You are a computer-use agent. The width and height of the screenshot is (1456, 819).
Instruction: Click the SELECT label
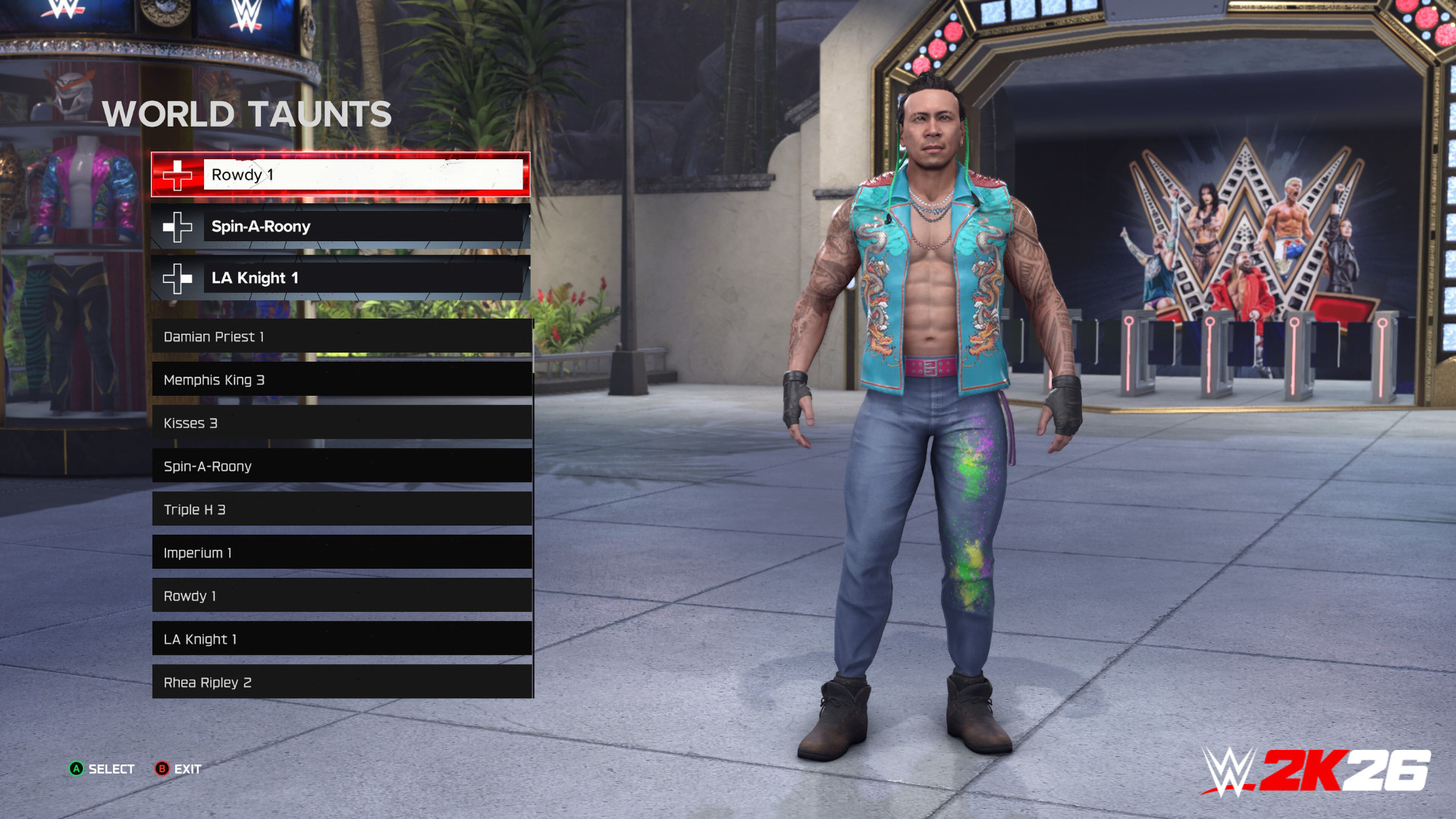tap(111, 769)
